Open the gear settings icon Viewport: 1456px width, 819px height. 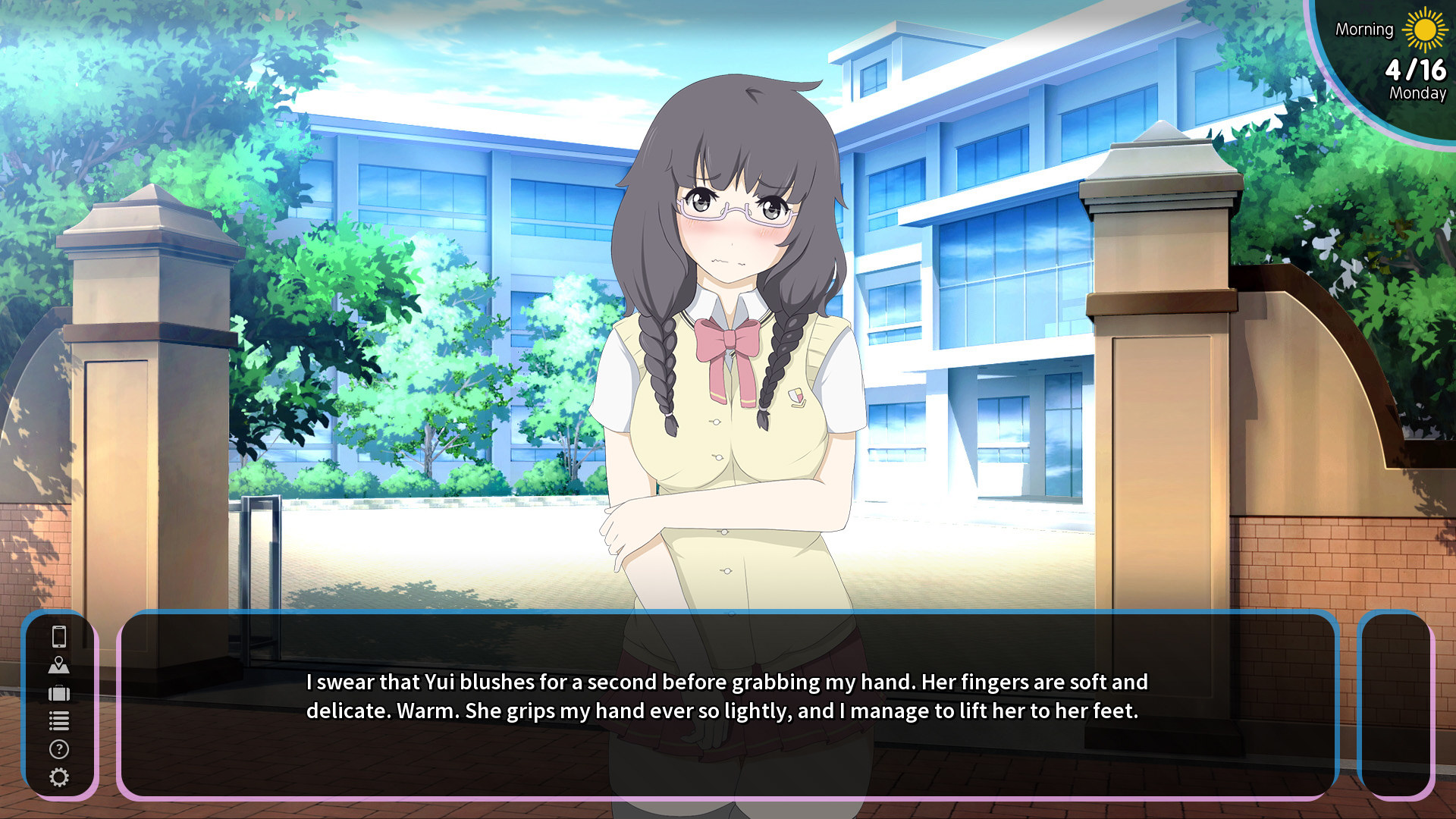[59, 777]
